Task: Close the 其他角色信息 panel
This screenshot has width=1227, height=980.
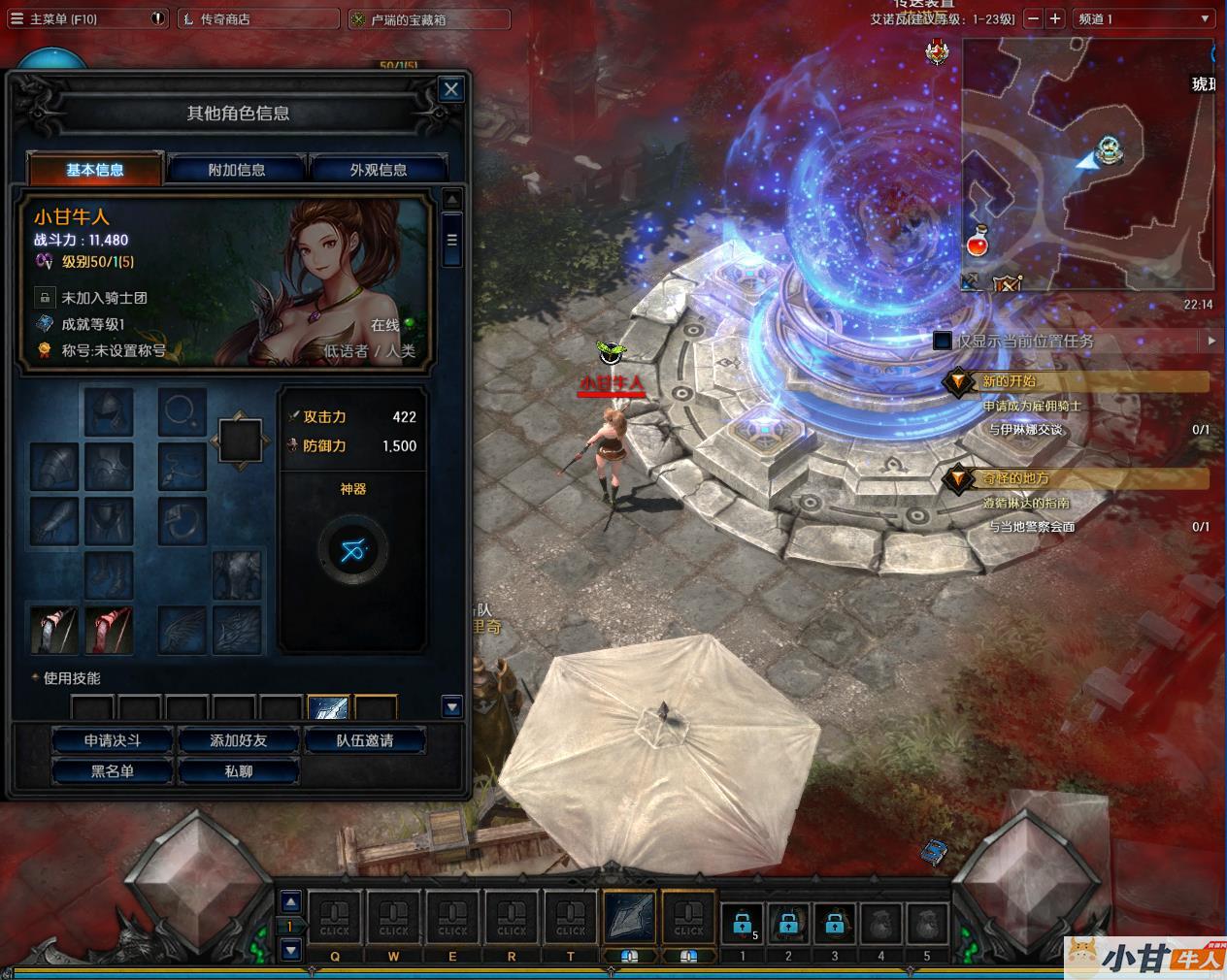Action: pos(451,90)
